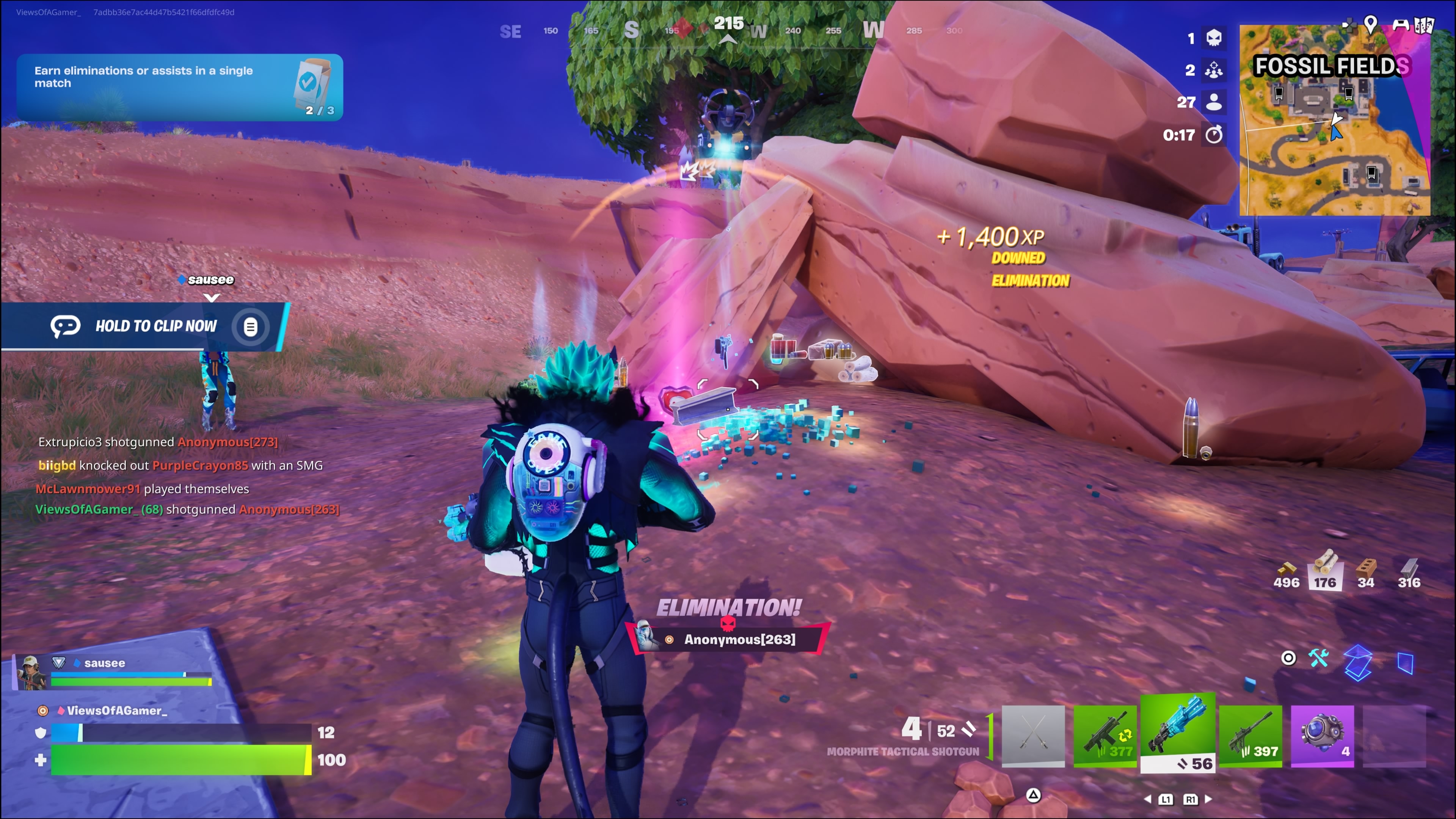Choose the stacked floor blueprint piece
1456x819 pixels.
click(x=1358, y=662)
